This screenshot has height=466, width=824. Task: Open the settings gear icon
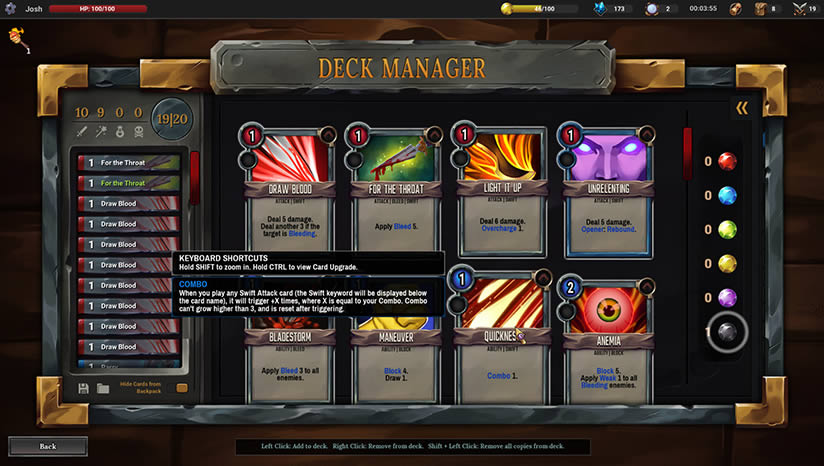(11, 8)
